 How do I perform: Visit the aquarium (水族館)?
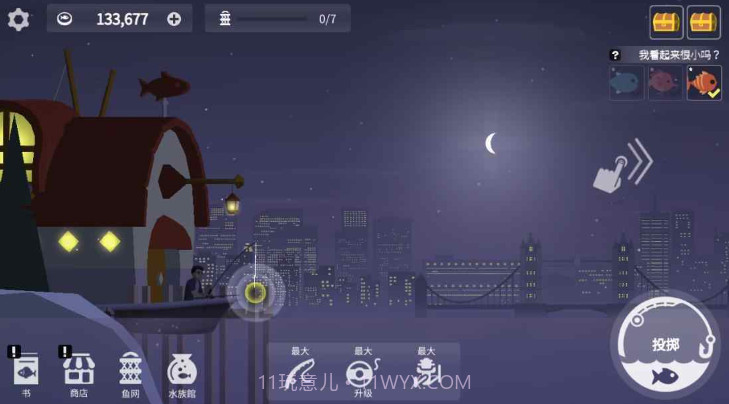pyautogui.click(x=181, y=371)
